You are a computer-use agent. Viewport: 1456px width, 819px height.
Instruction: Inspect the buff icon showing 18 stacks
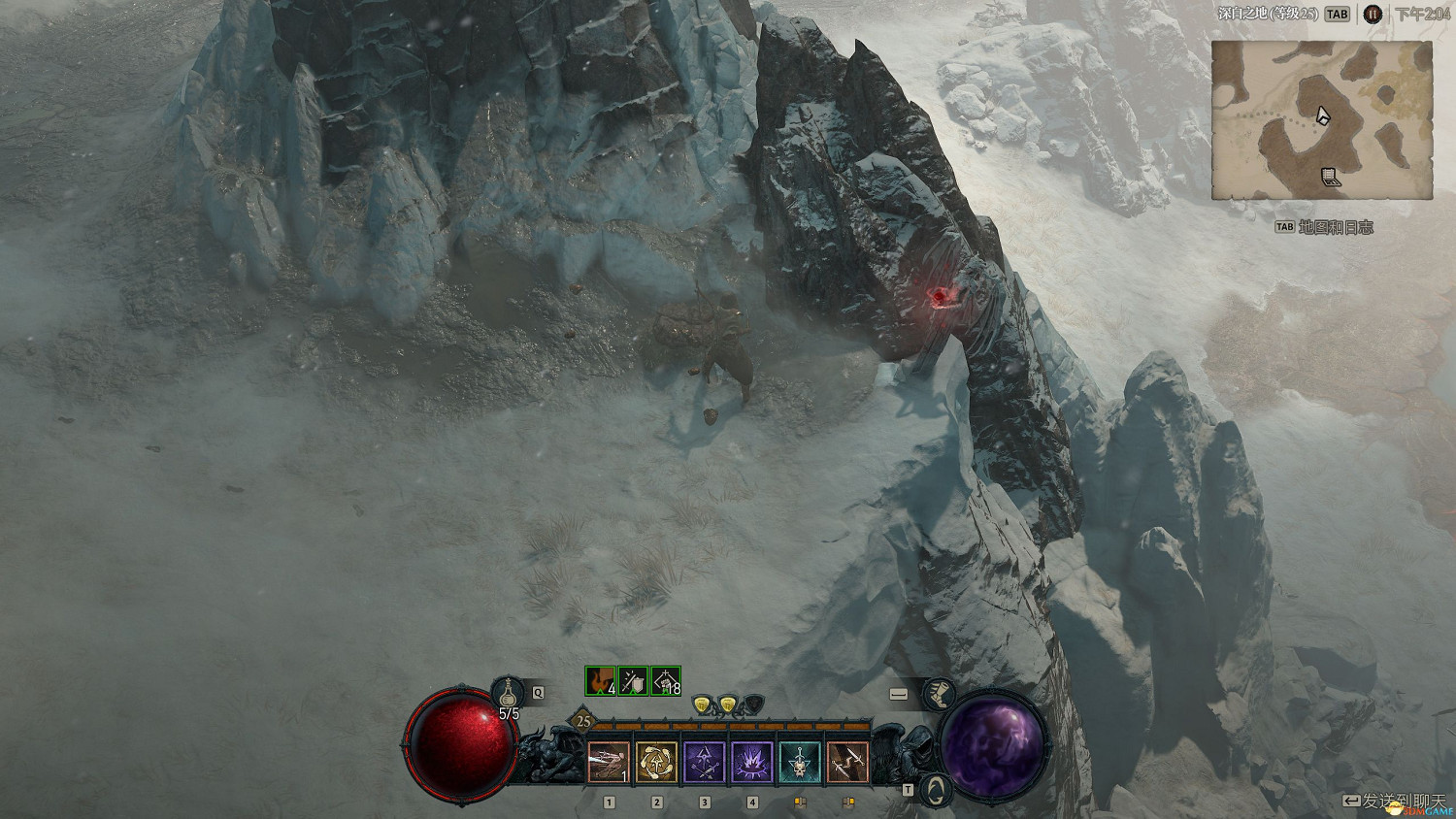tap(666, 681)
